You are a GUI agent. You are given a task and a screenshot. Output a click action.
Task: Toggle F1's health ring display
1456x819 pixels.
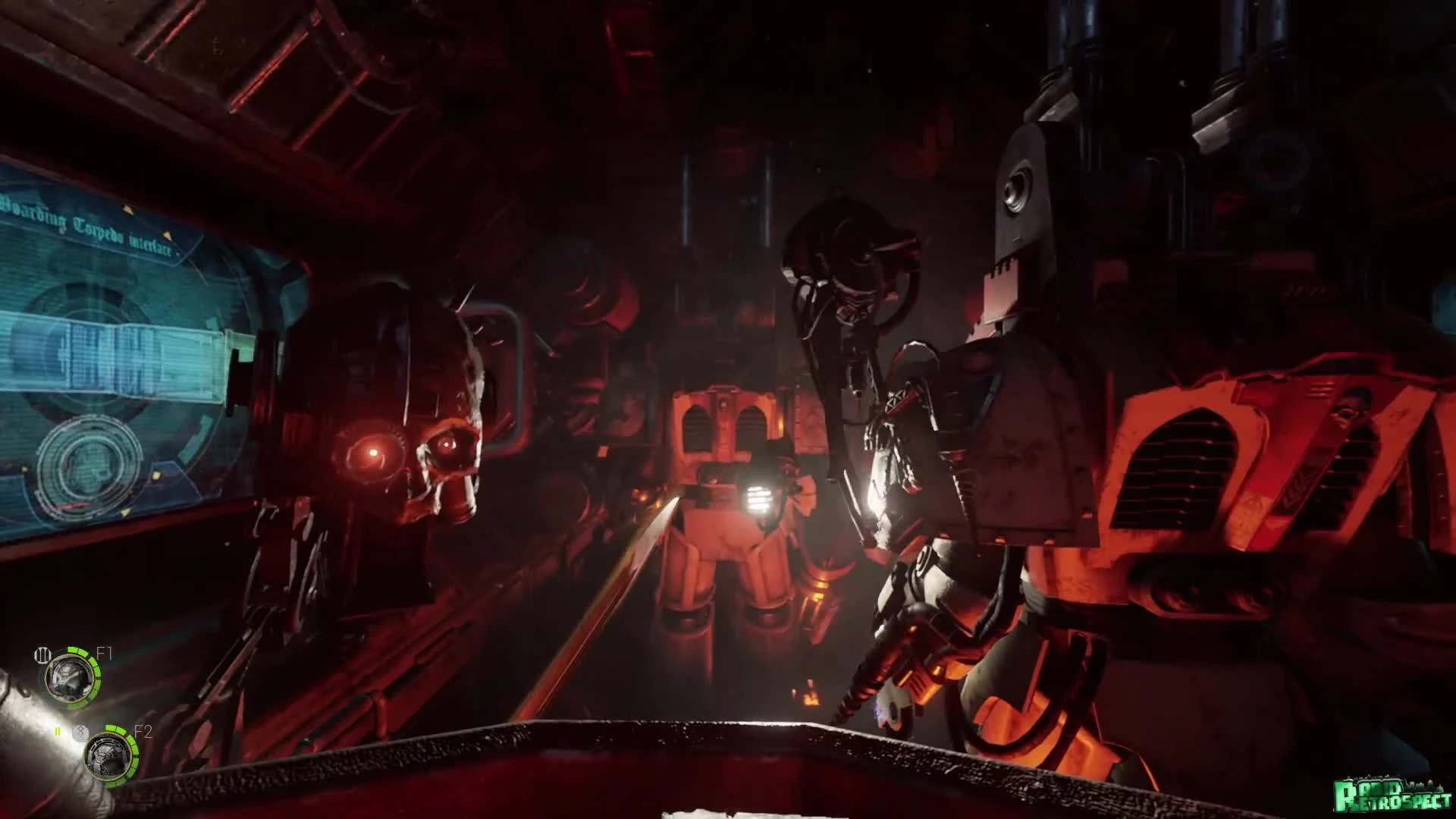tap(93, 670)
